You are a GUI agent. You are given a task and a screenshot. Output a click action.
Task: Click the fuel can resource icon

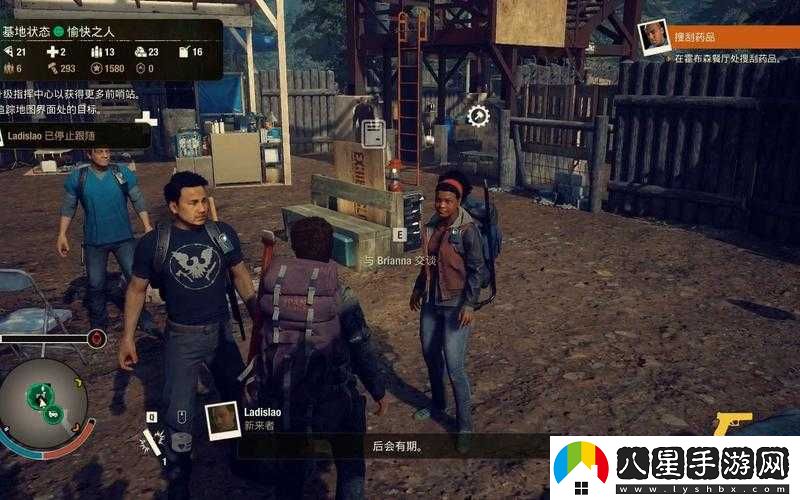(x=183, y=52)
